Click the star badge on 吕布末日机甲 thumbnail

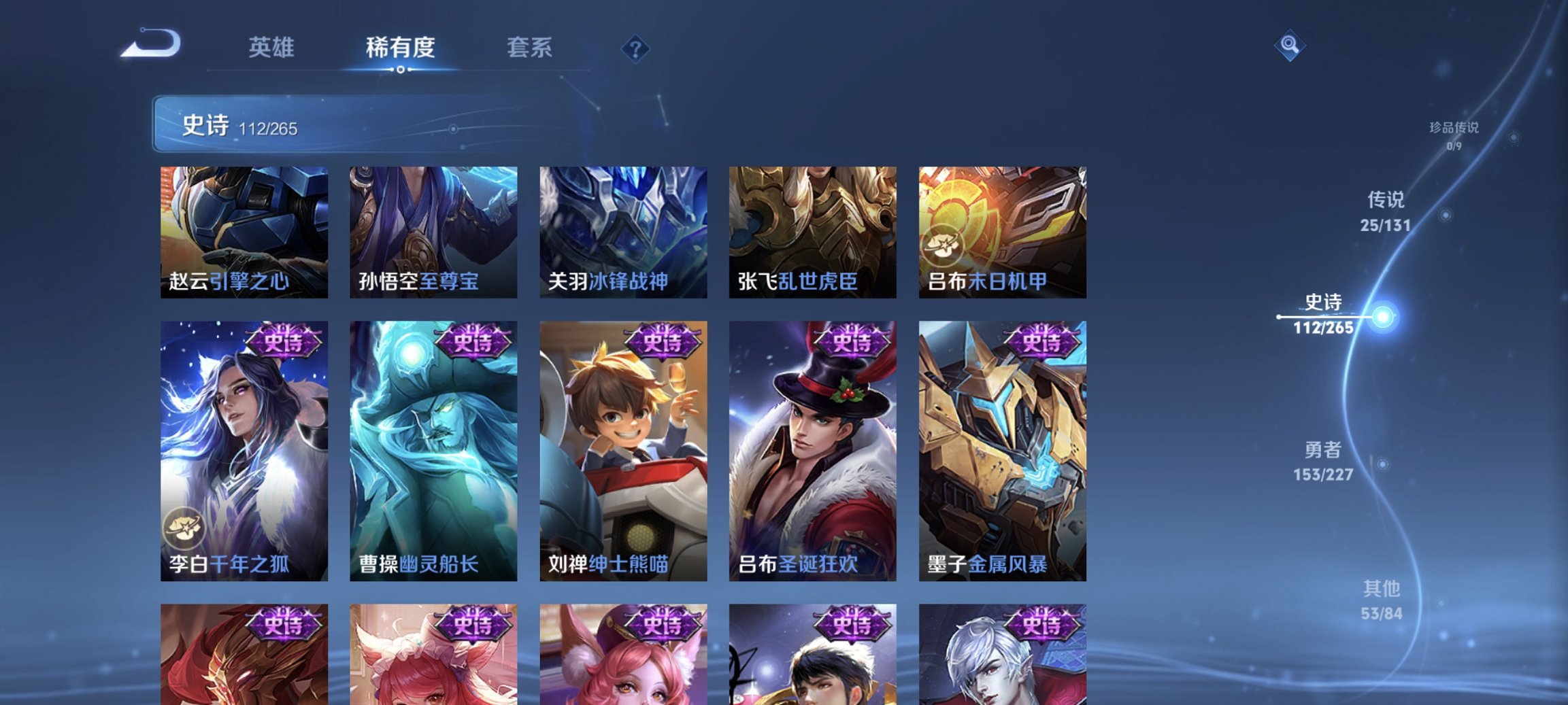click(944, 245)
